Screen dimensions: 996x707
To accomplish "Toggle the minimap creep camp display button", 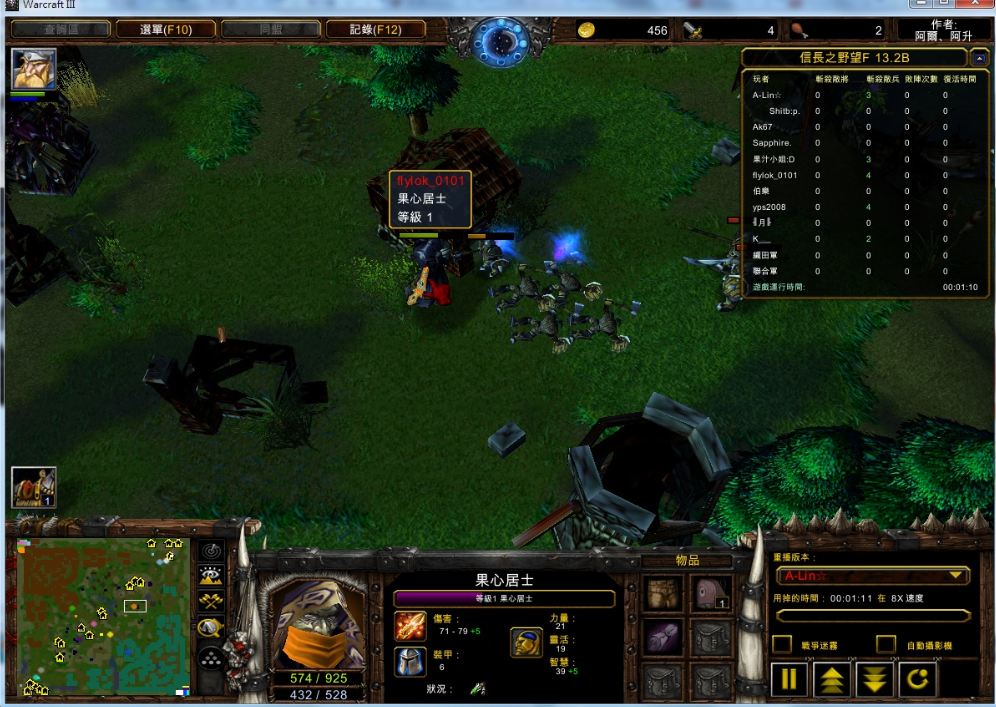I will pos(211,628).
